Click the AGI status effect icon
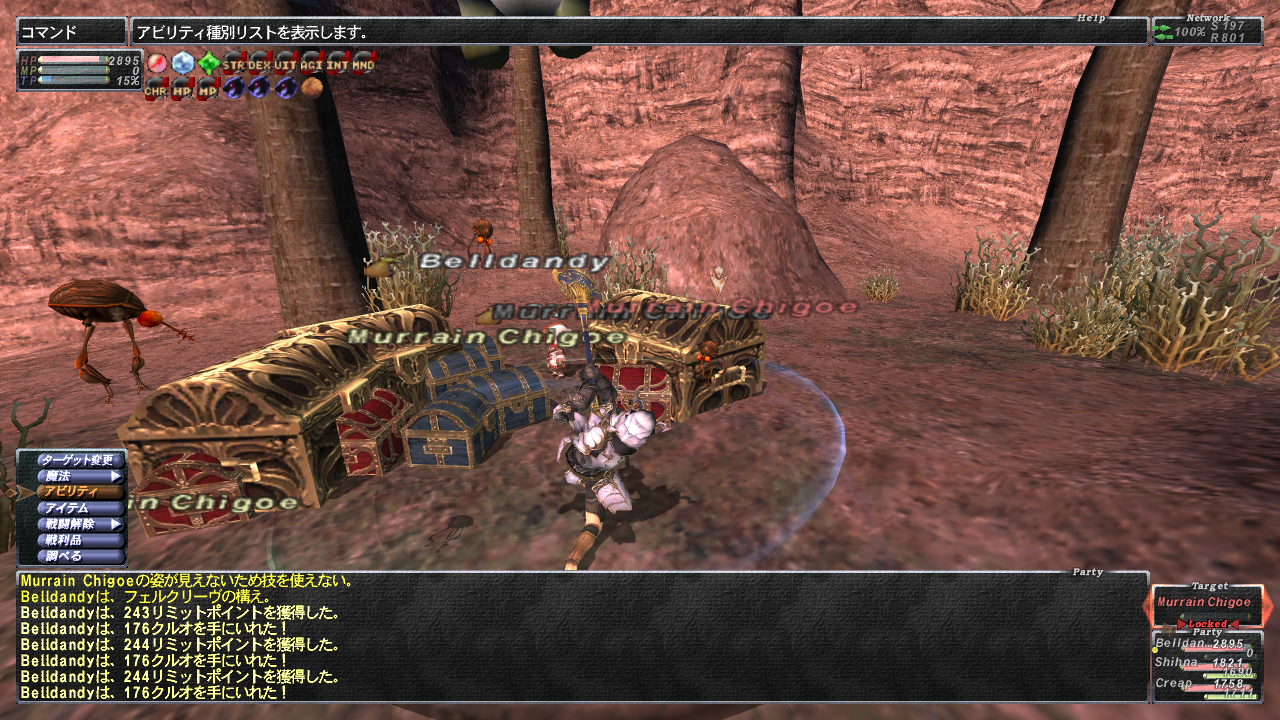 coord(312,65)
